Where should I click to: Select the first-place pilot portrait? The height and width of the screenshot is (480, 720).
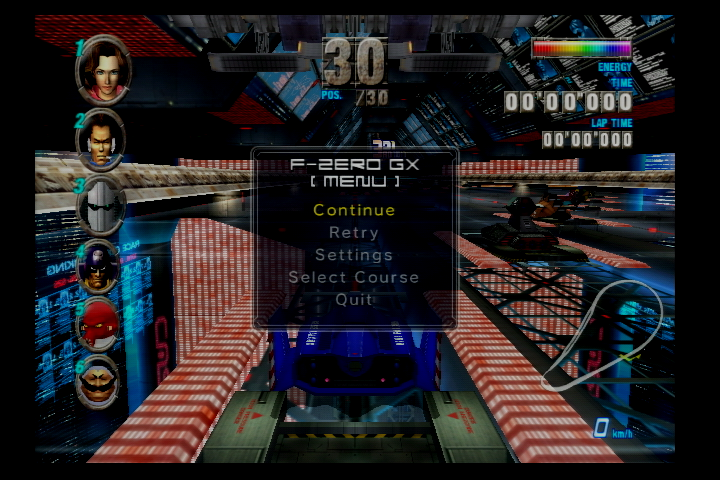pos(102,69)
